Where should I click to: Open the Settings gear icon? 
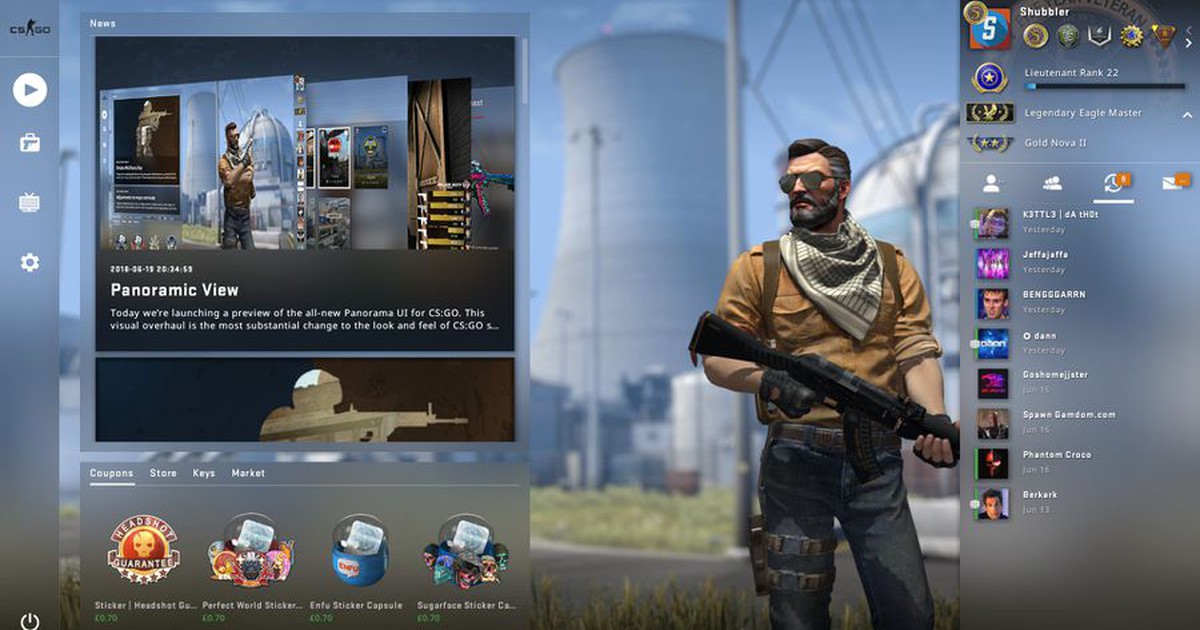coord(30,263)
